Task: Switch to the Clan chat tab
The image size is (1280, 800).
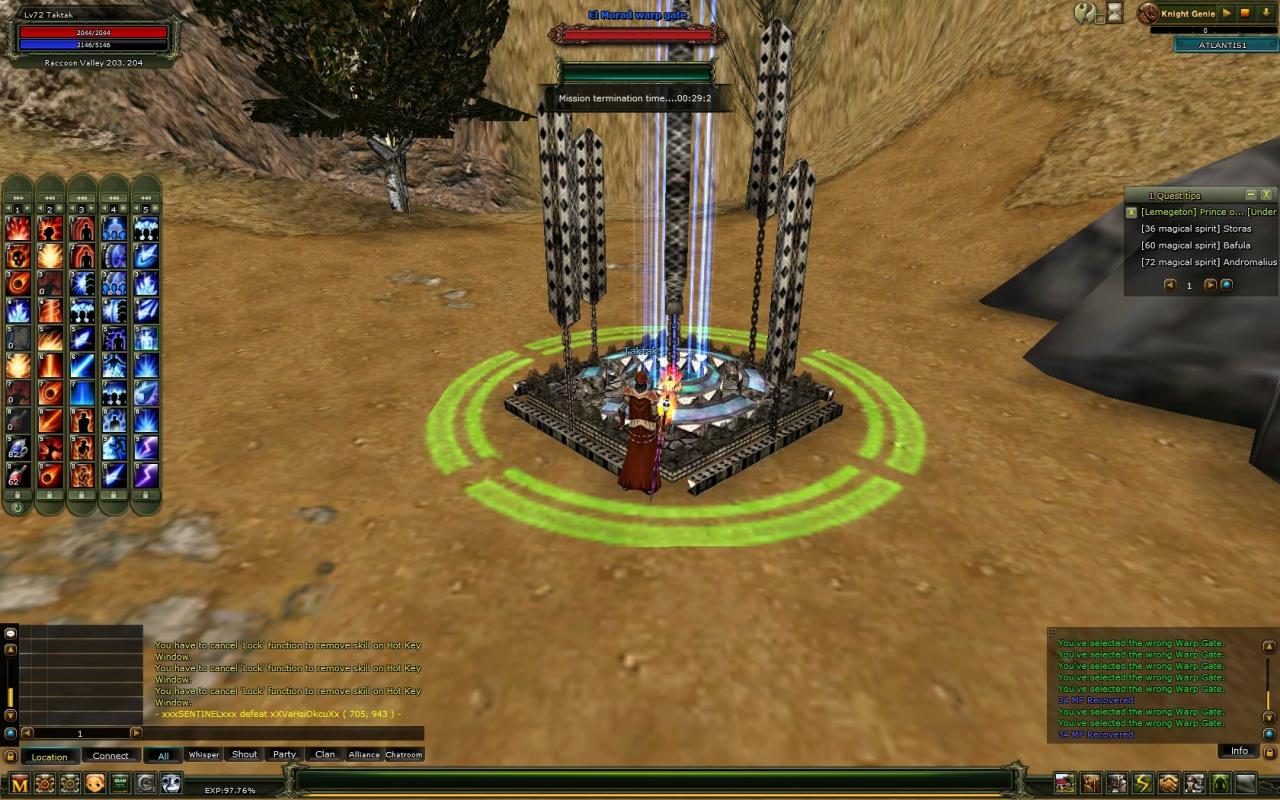Action: point(325,755)
